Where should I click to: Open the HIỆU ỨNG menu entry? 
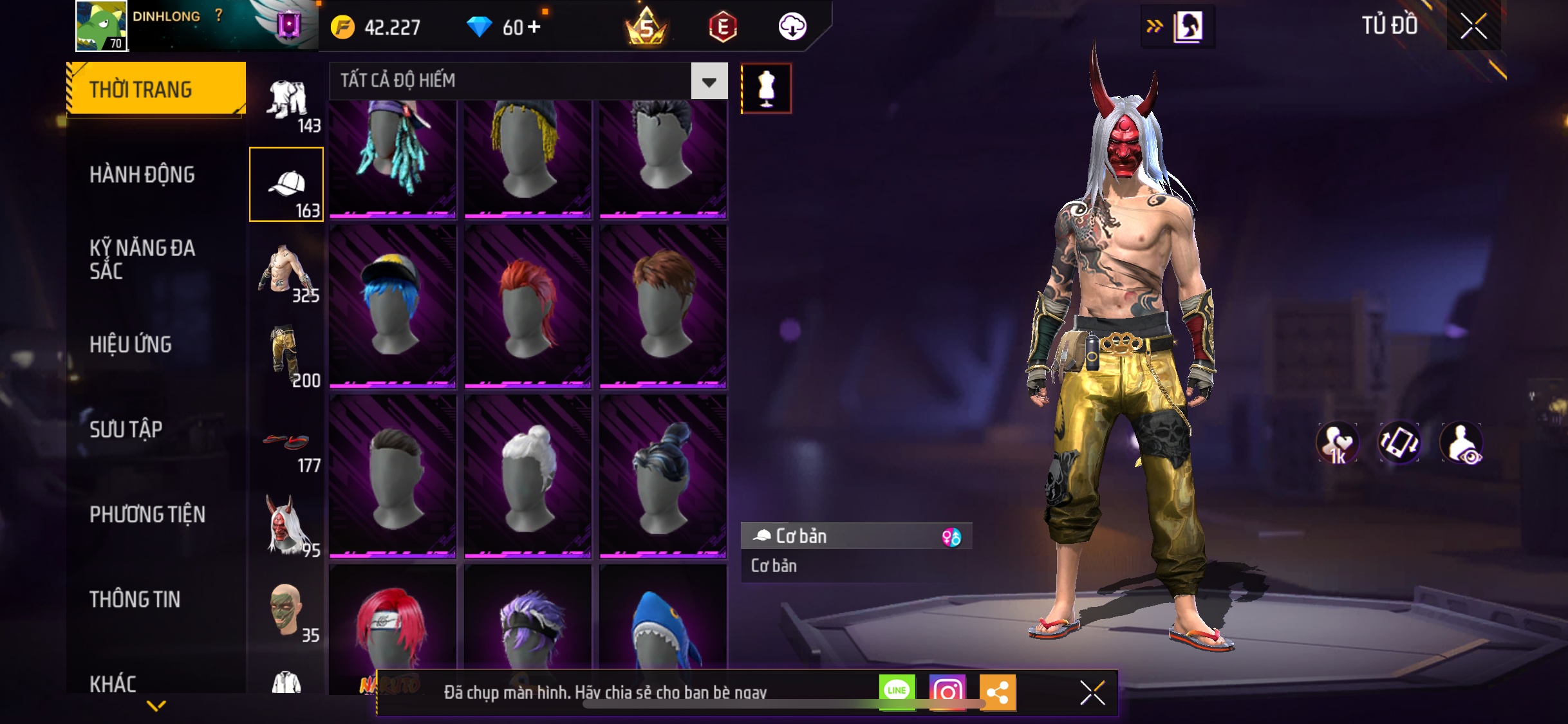coord(131,344)
